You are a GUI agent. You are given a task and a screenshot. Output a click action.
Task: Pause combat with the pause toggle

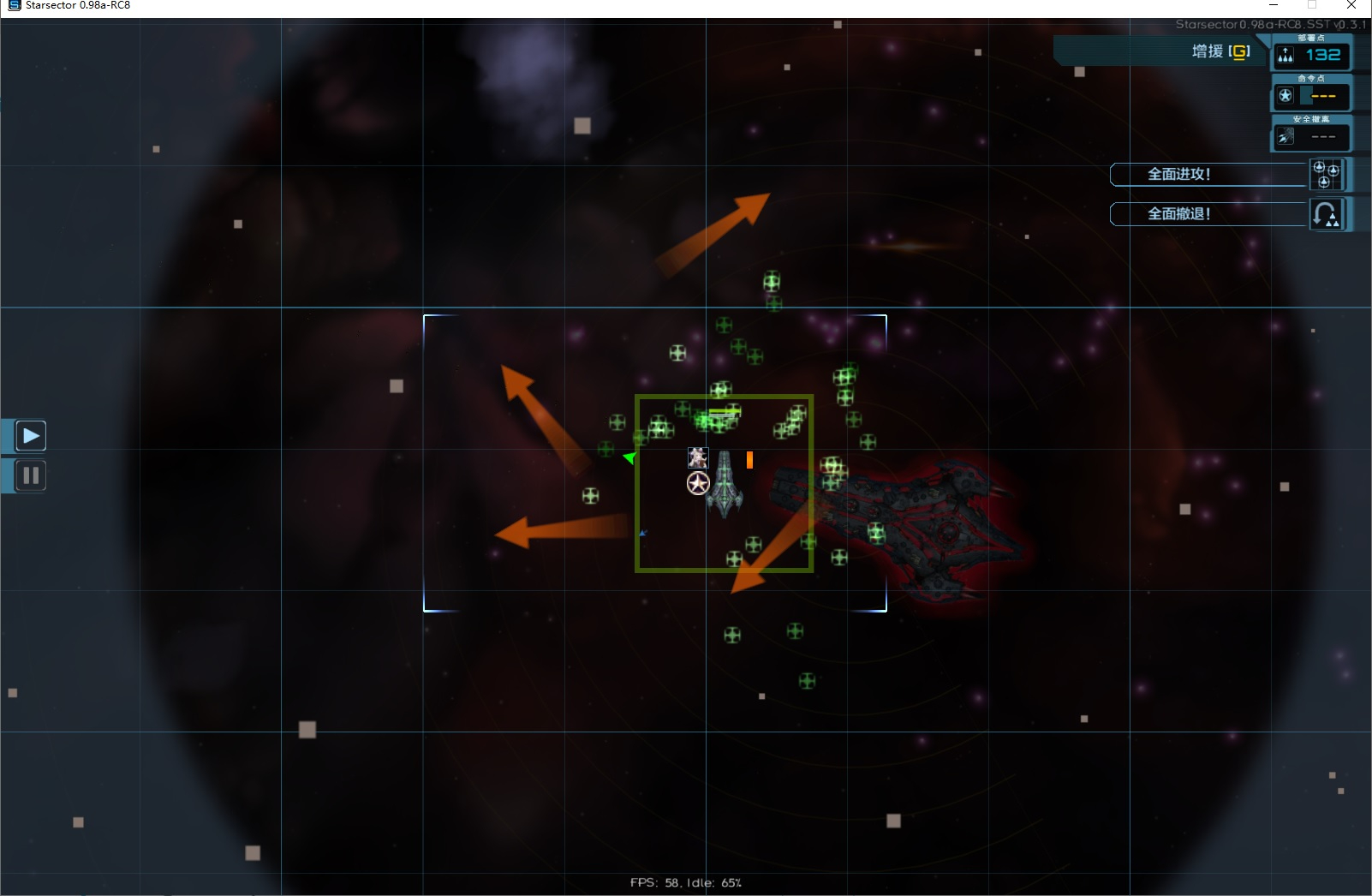(31, 475)
